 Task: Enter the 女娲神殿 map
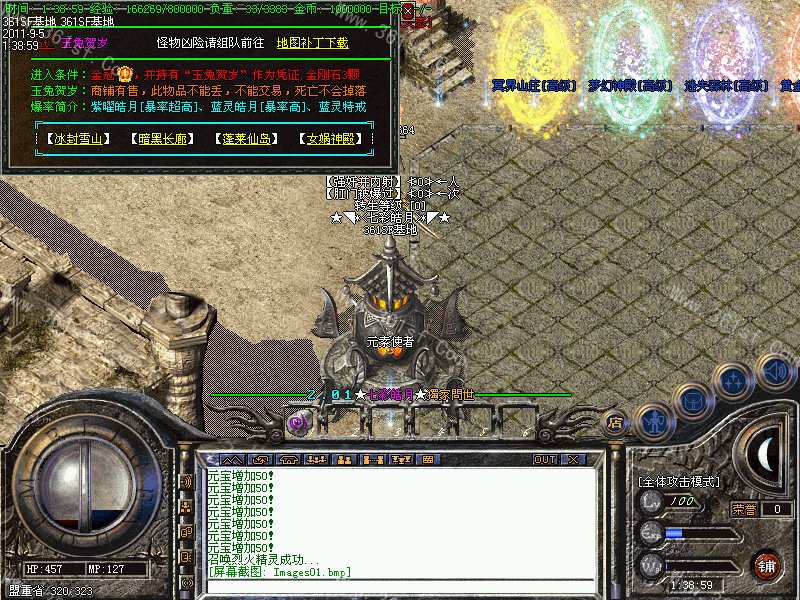click(x=330, y=138)
